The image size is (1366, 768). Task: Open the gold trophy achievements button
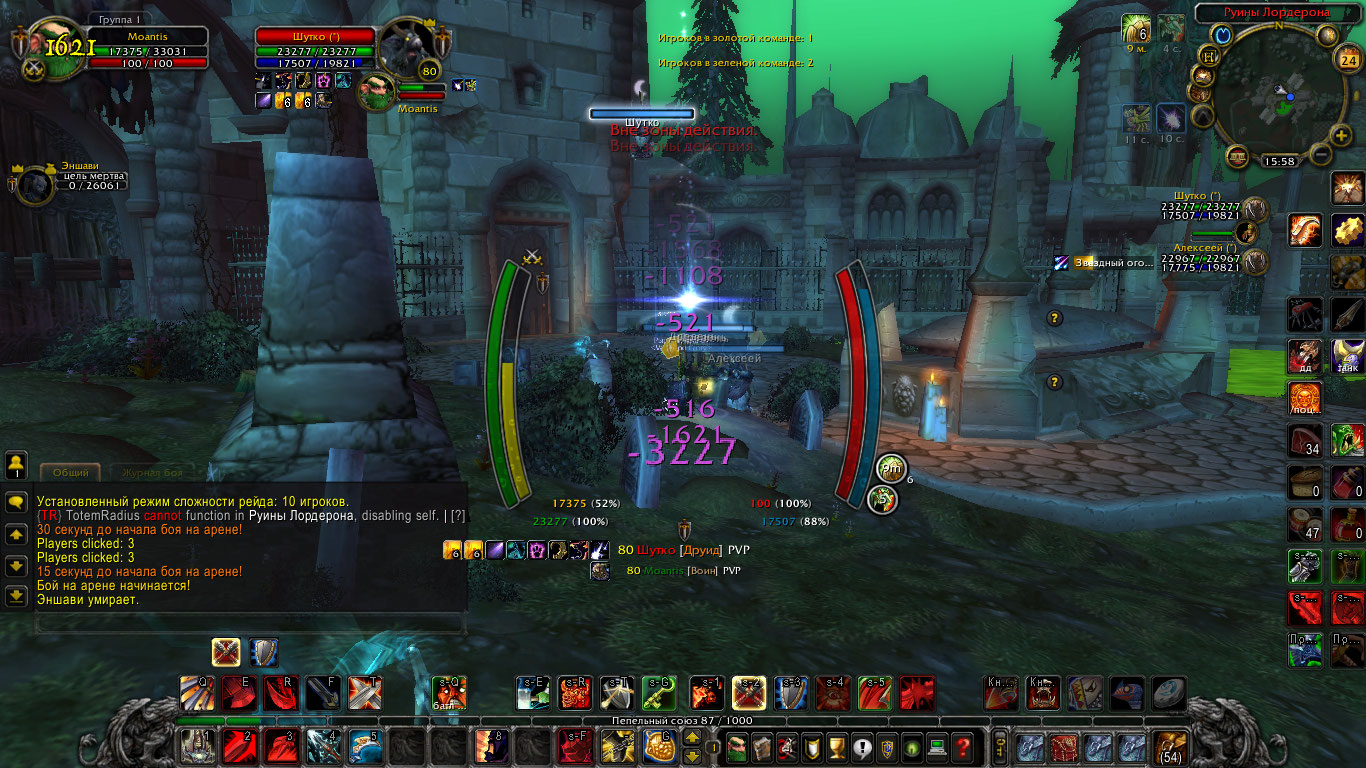tap(839, 746)
